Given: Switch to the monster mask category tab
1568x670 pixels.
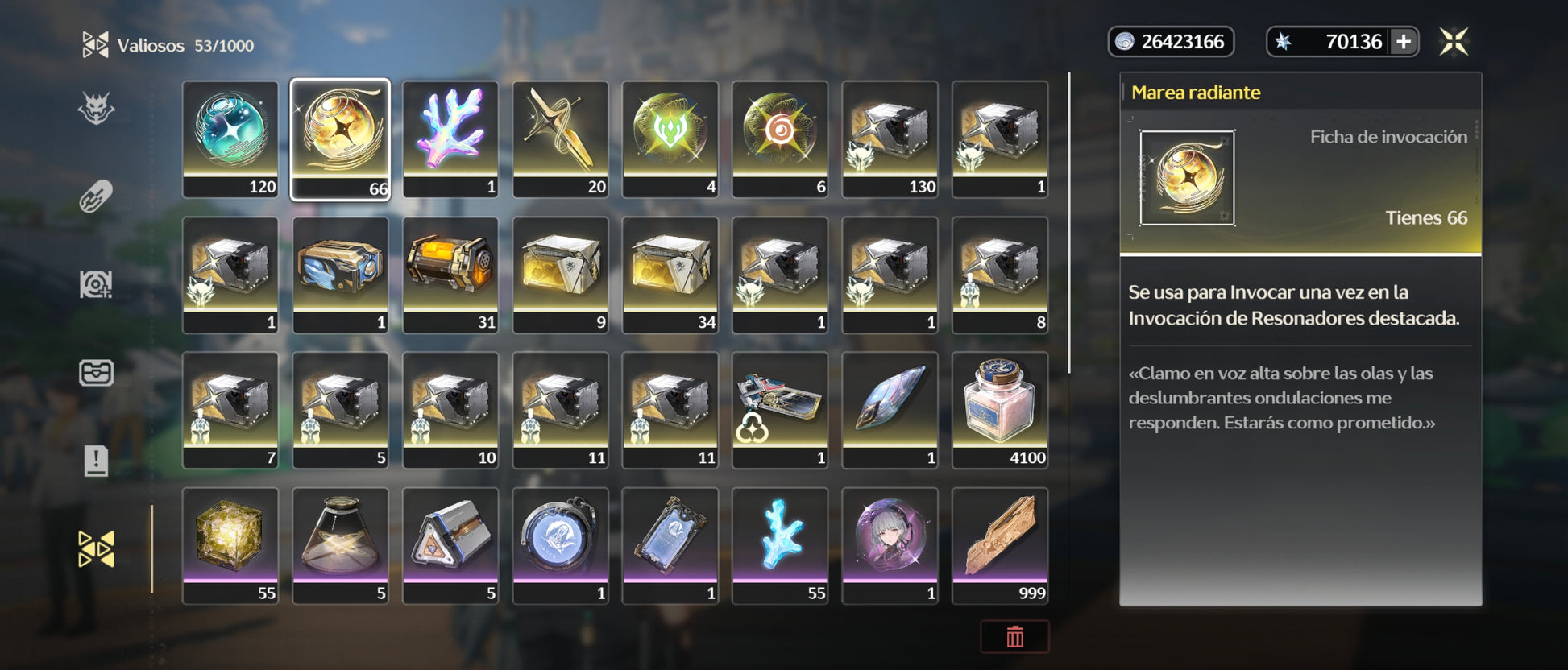Looking at the screenshot, I should (96, 109).
